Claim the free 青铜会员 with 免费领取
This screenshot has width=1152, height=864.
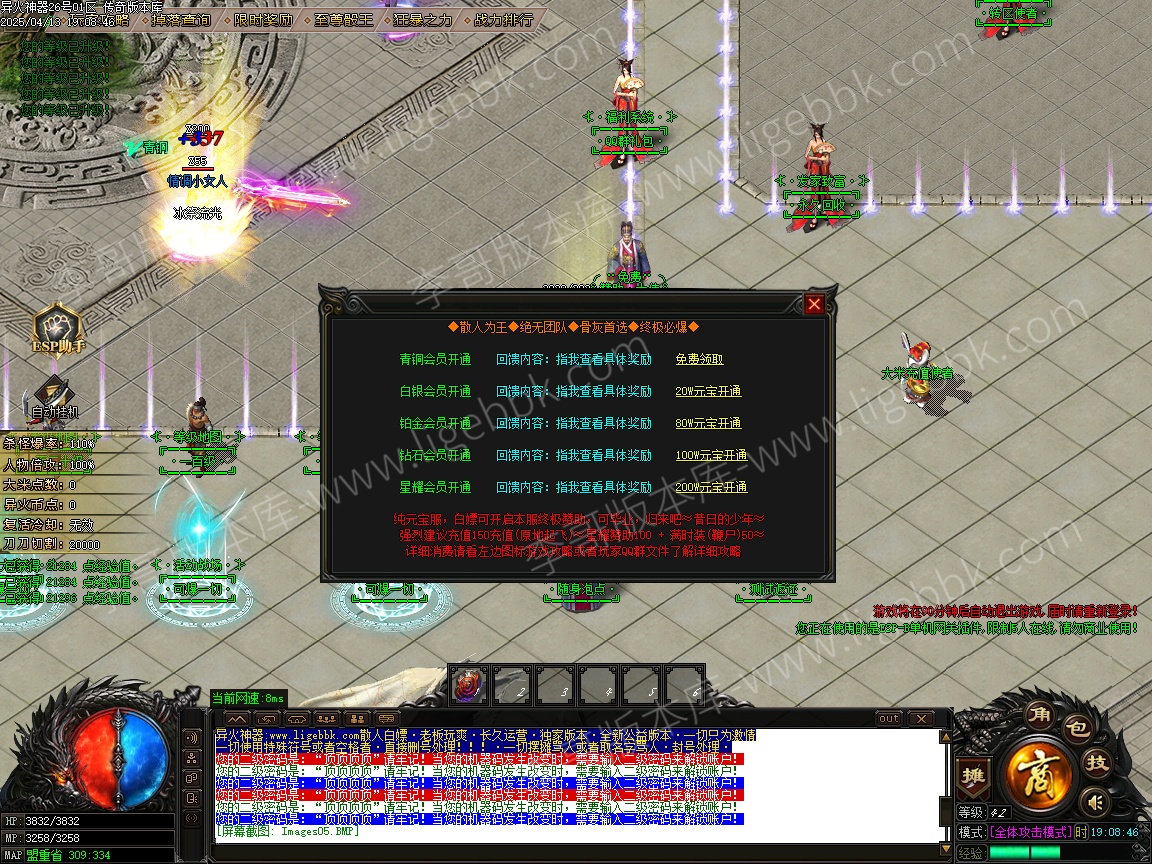(699, 359)
